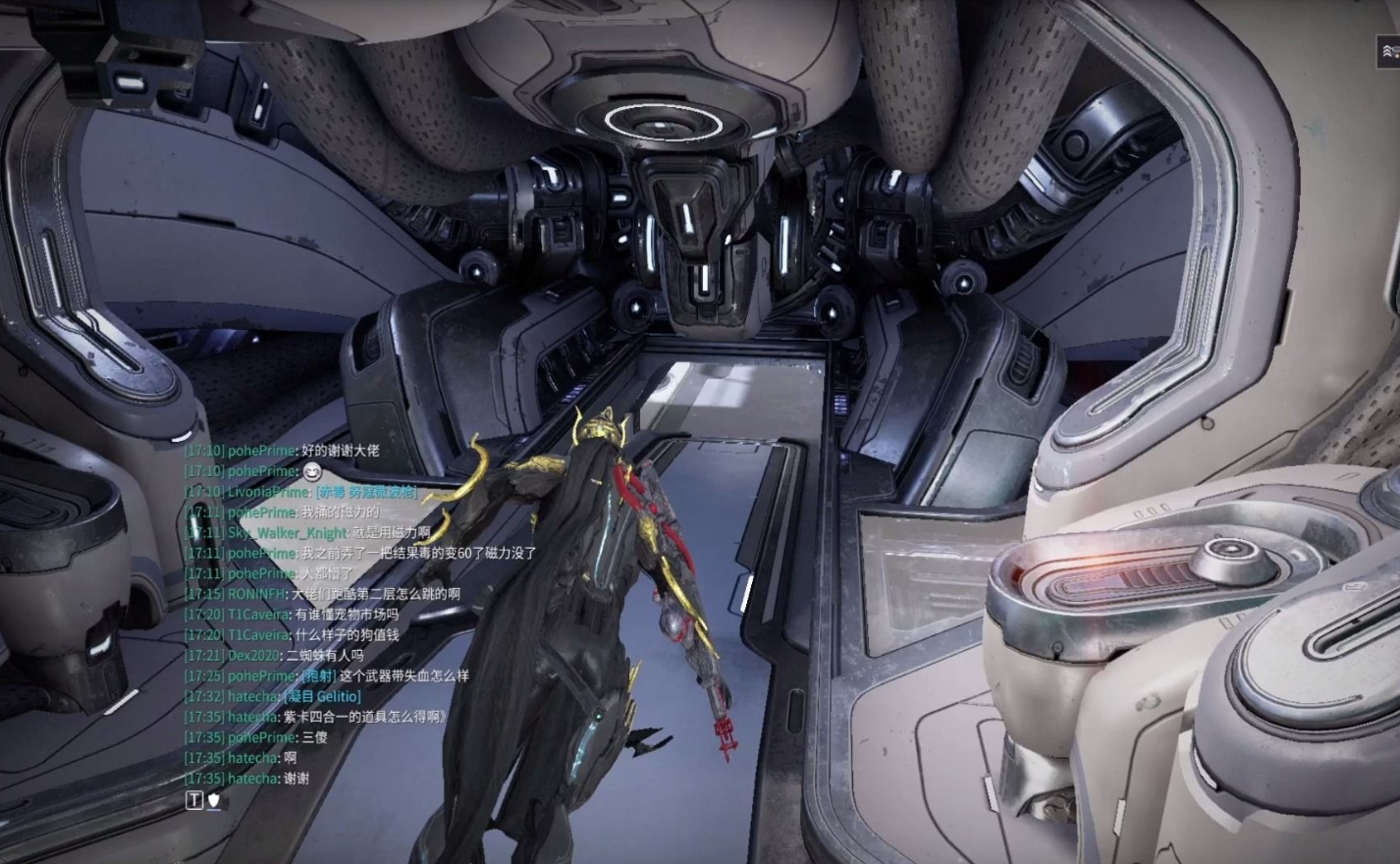Image resolution: width=1400 pixels, height=864 pixels.
Task: Open the linked 赤毒 劳寇微波枪 item in chat
Action: [x=365, y=492]
